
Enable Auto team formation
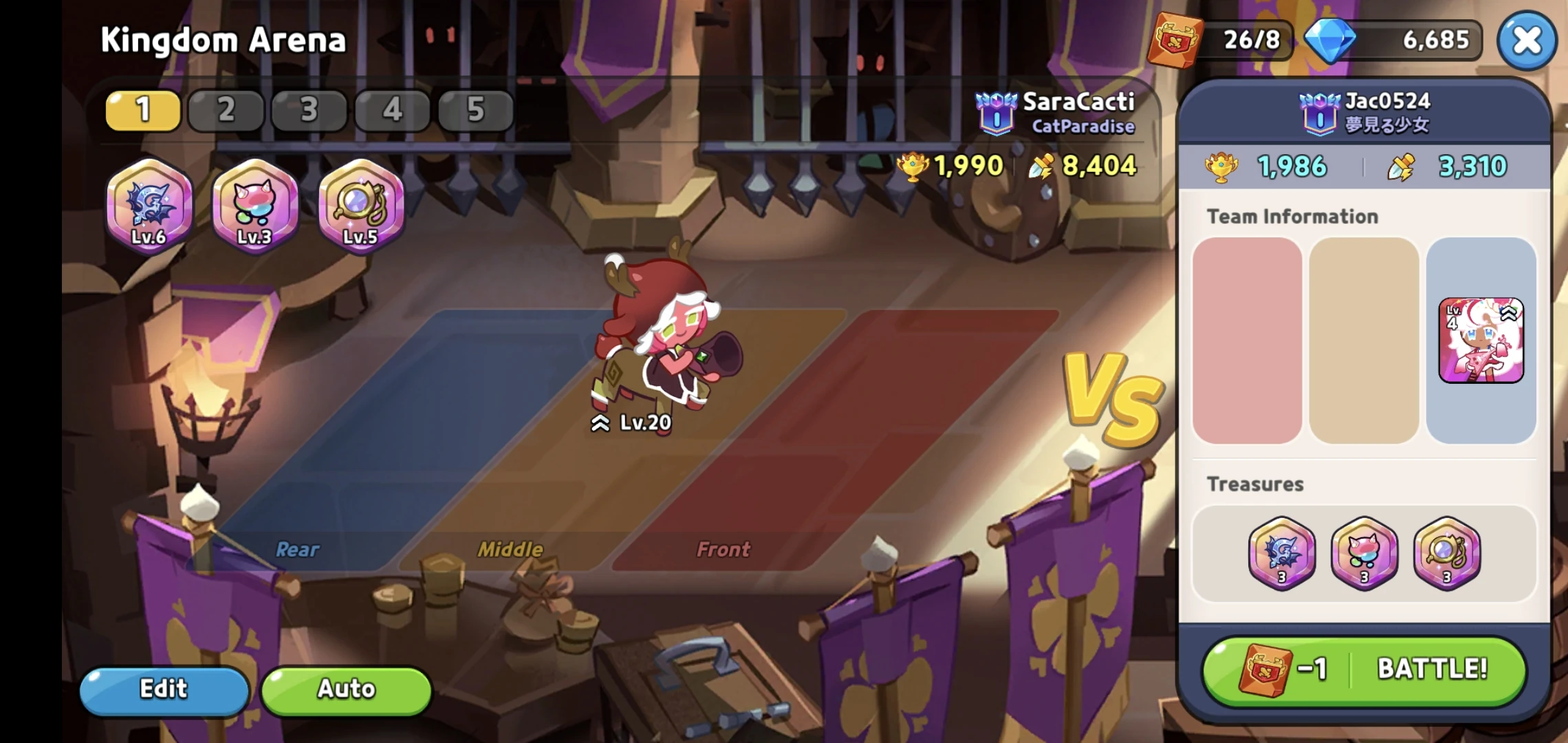click(x=346, y=689)
